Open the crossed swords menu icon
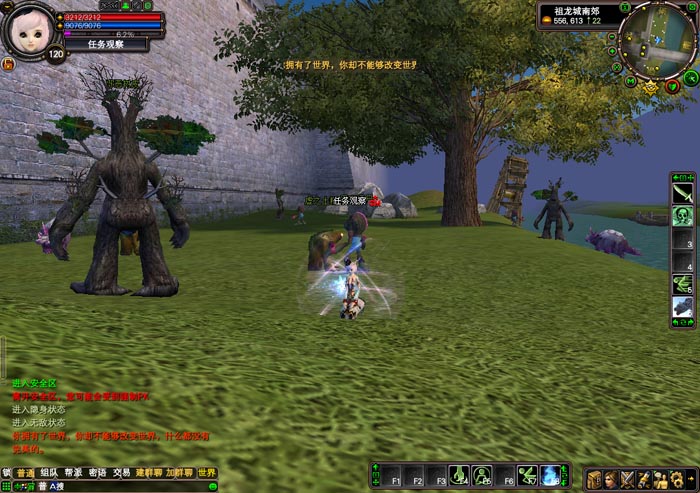 click(x=628, y=479)
